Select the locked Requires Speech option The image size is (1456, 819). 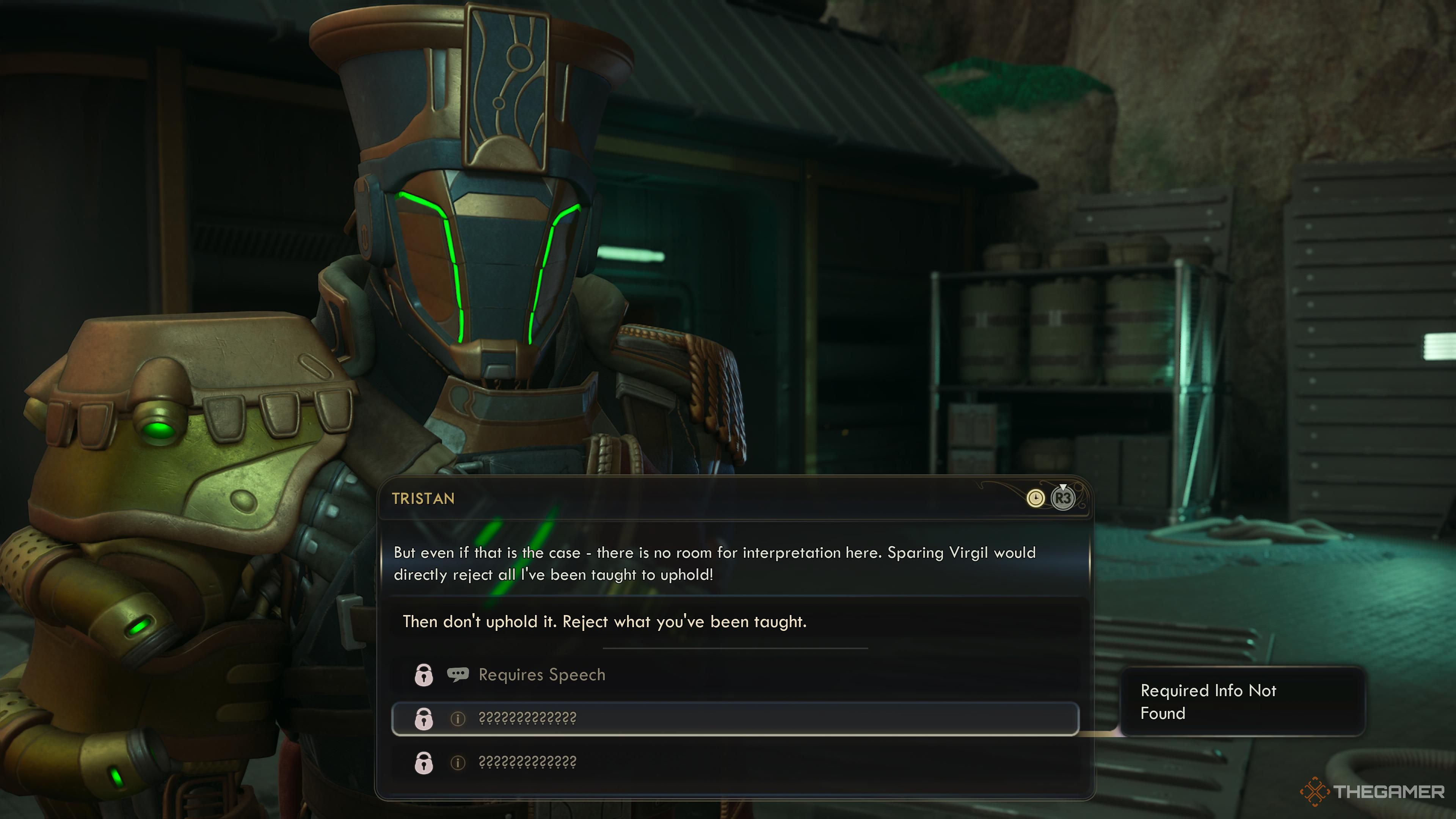[541, 675]
